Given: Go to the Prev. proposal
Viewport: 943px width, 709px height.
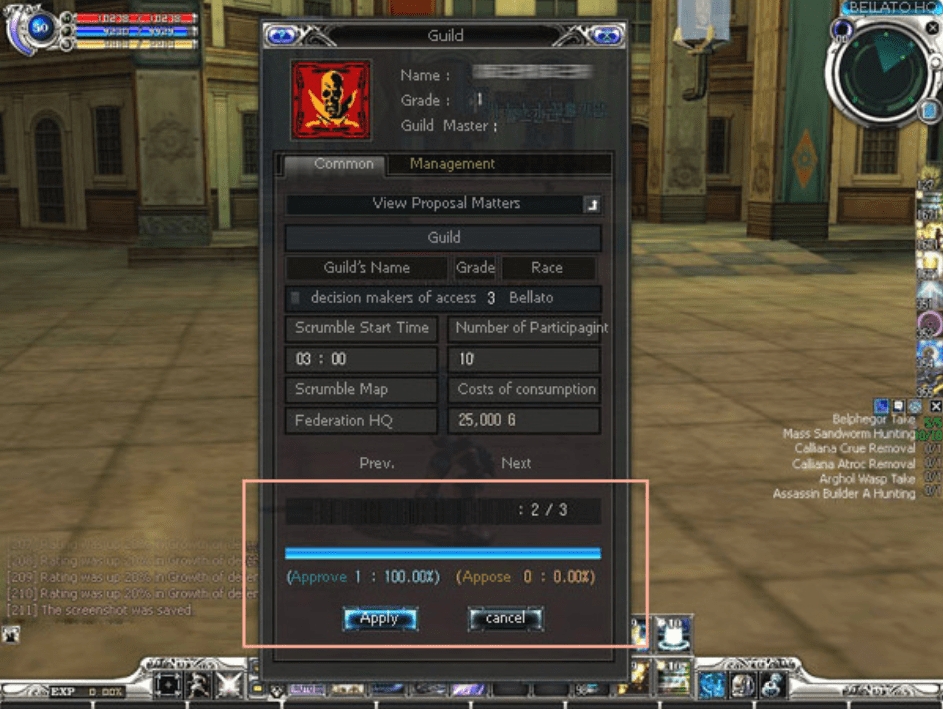Looking at the screenshot, I should (377, 463).
